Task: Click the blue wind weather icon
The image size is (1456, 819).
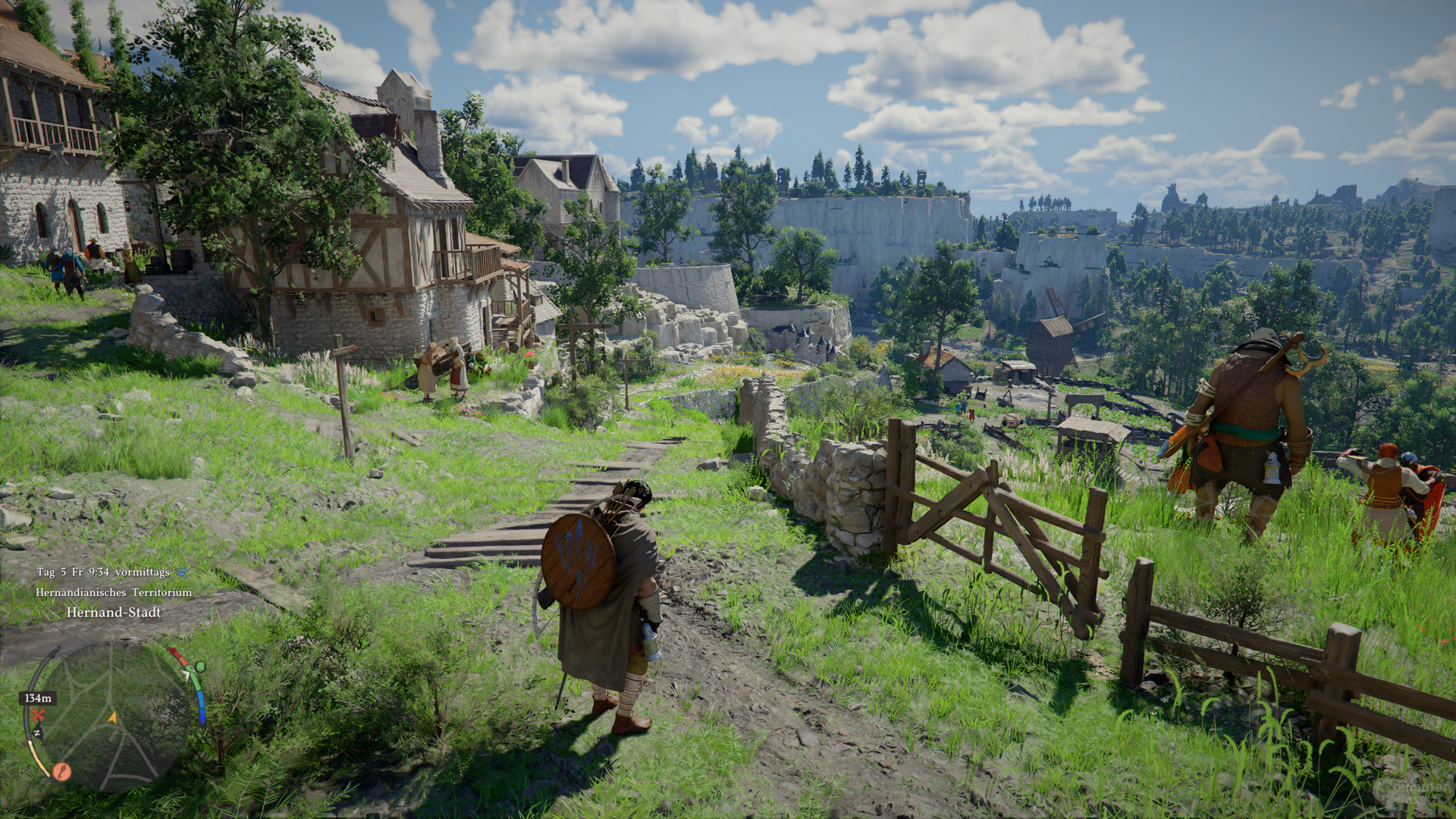Action: [182, 572]
